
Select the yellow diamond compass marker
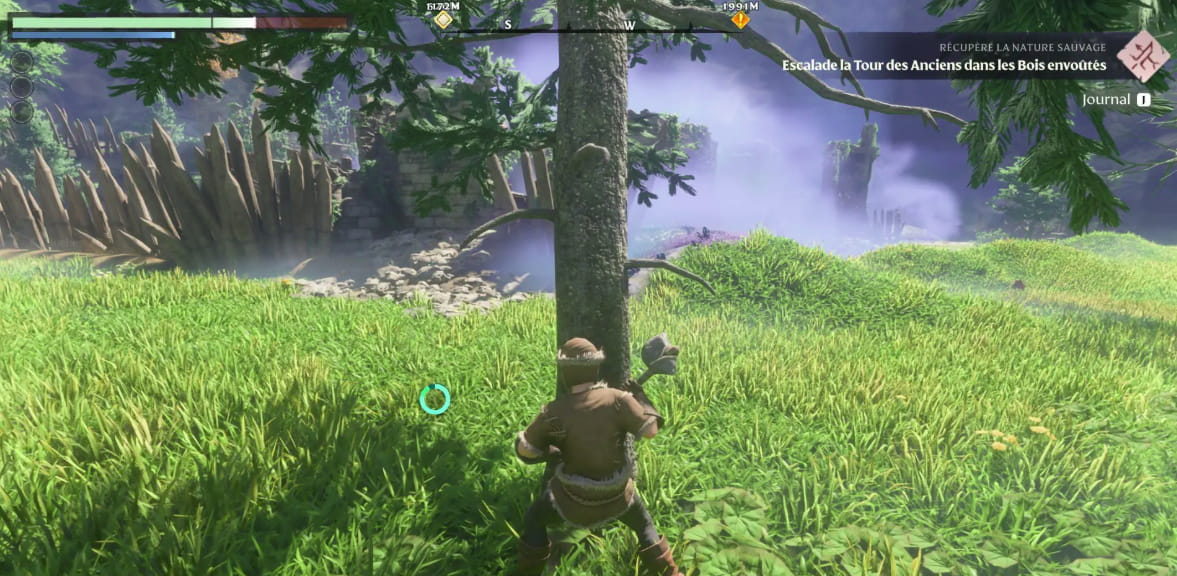[443, 19]
